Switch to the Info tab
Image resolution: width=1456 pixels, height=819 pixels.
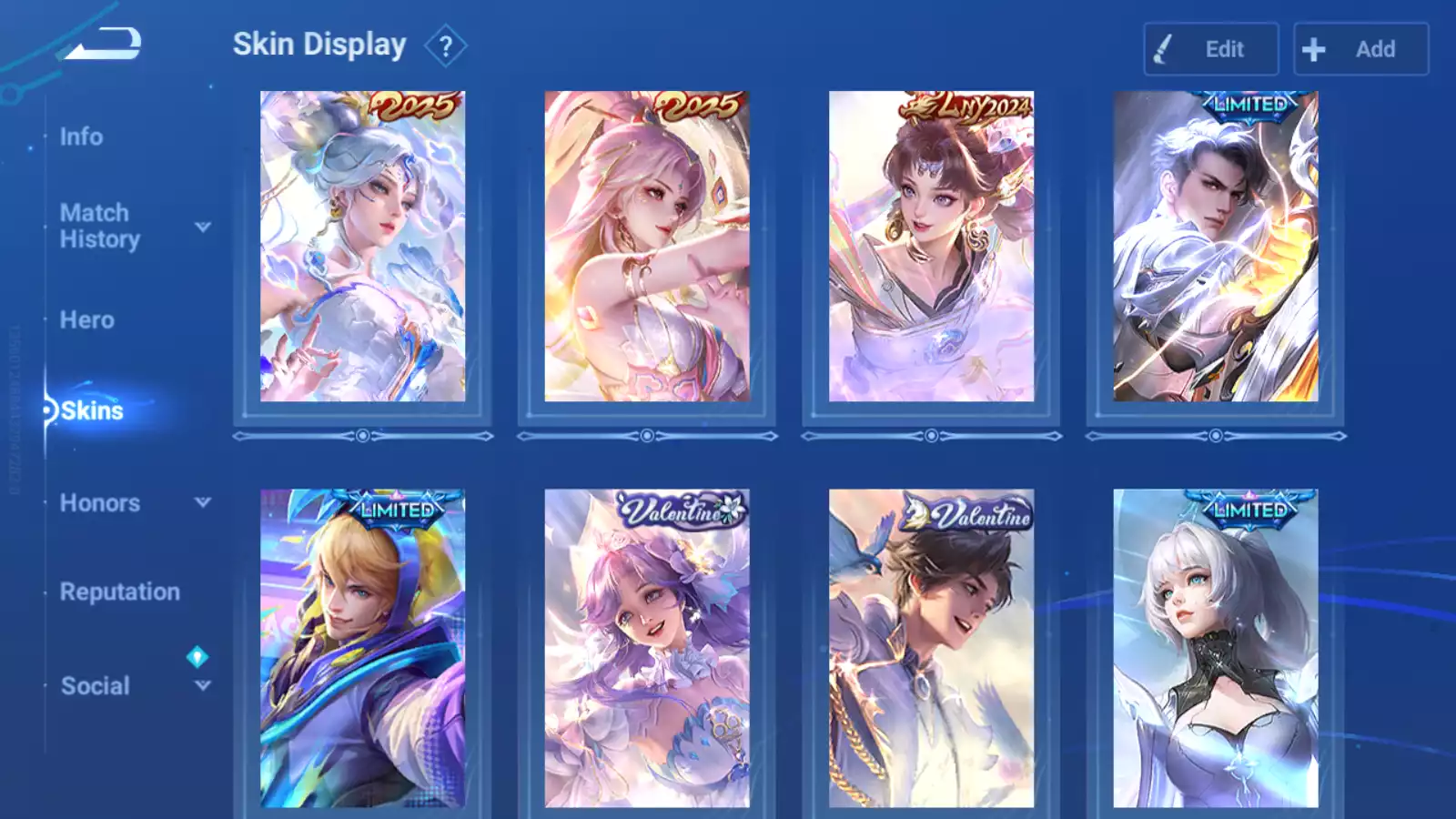tap(81, 136)
